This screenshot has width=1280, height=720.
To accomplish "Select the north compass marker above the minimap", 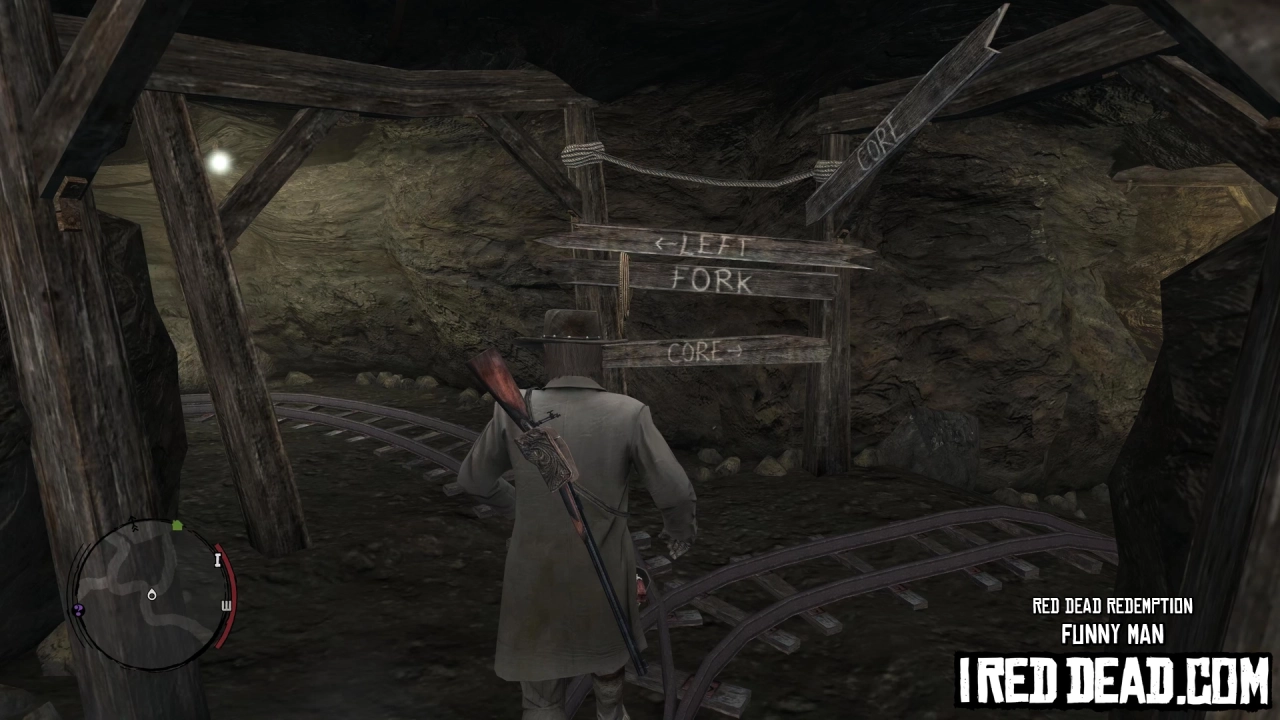I will click(x=135, y=524).
